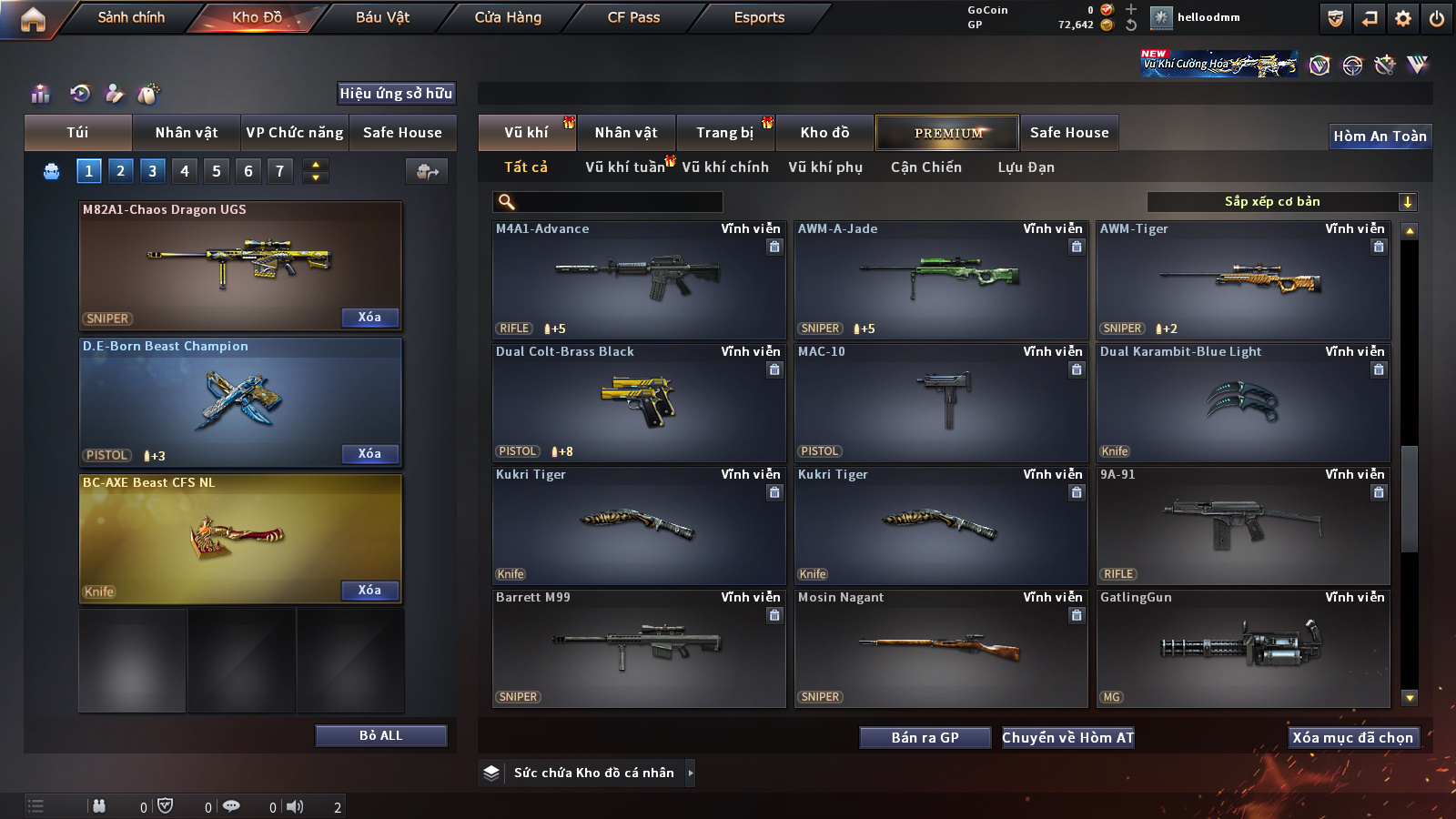Open the settings gear icon
Screen dimensions: 1456x819
[x=1403, y=18]
